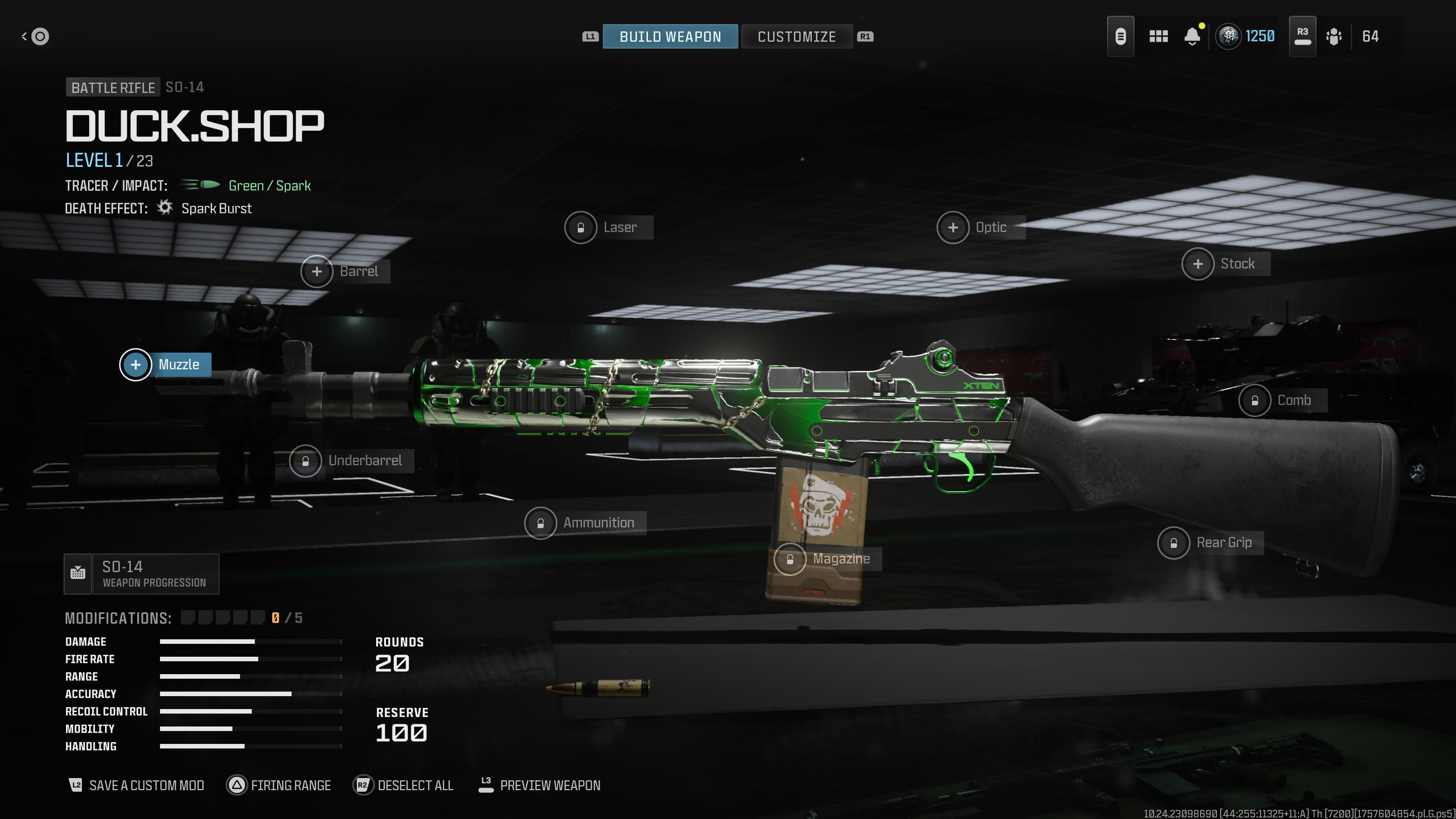Open the Customize tab
The height and width of the screenshot is (819, 1456).
click(796, 37)
